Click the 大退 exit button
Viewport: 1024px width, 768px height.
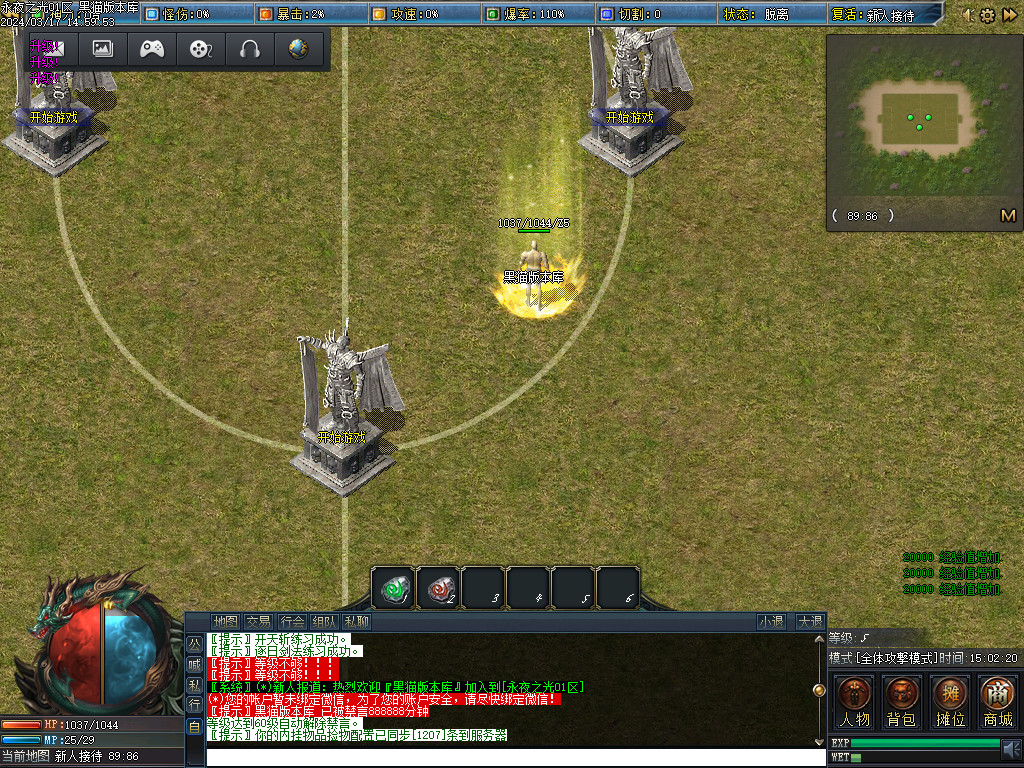[x=809, y=621]
